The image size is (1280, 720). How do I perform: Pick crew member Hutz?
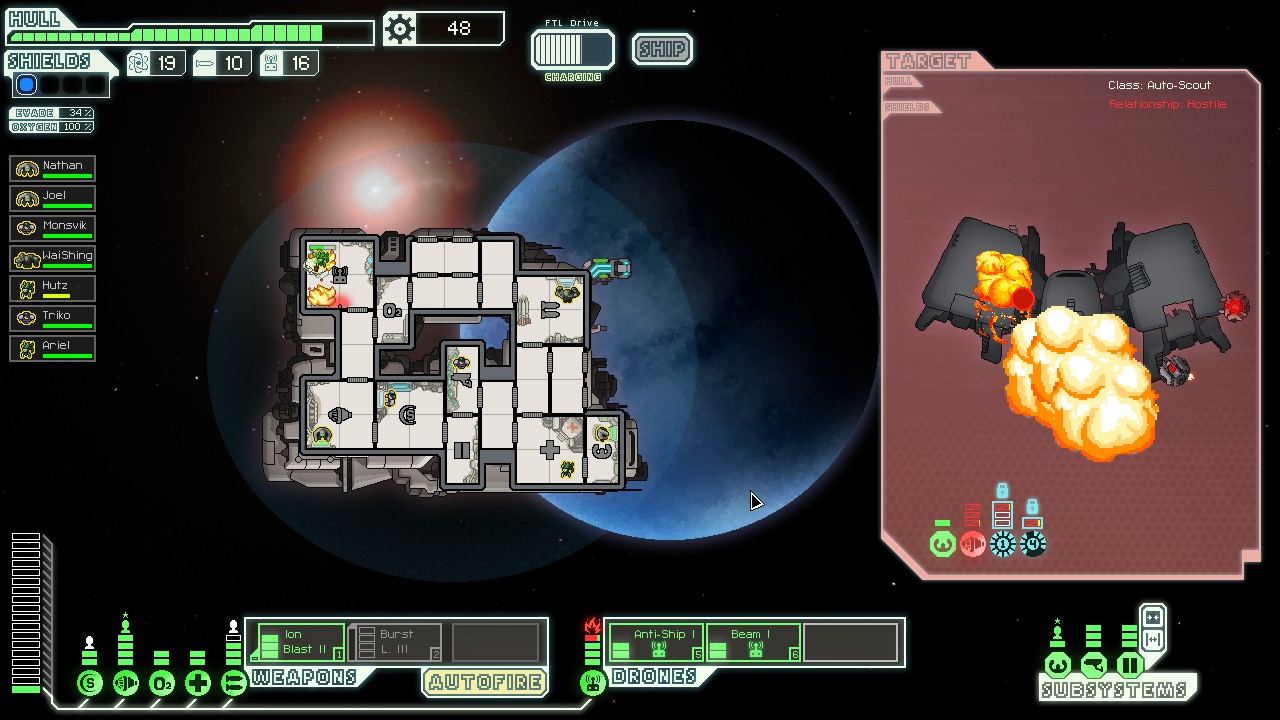pos(53,288)
